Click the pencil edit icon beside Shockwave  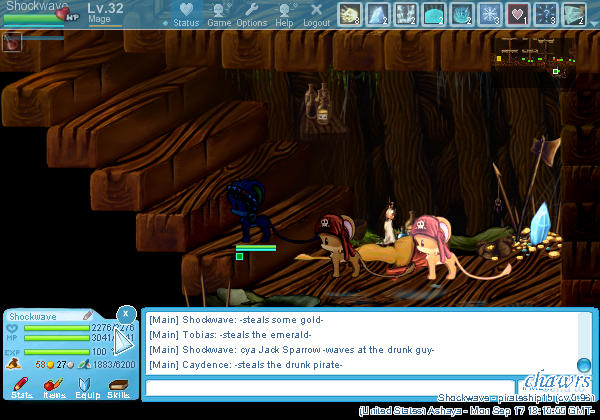88,315
